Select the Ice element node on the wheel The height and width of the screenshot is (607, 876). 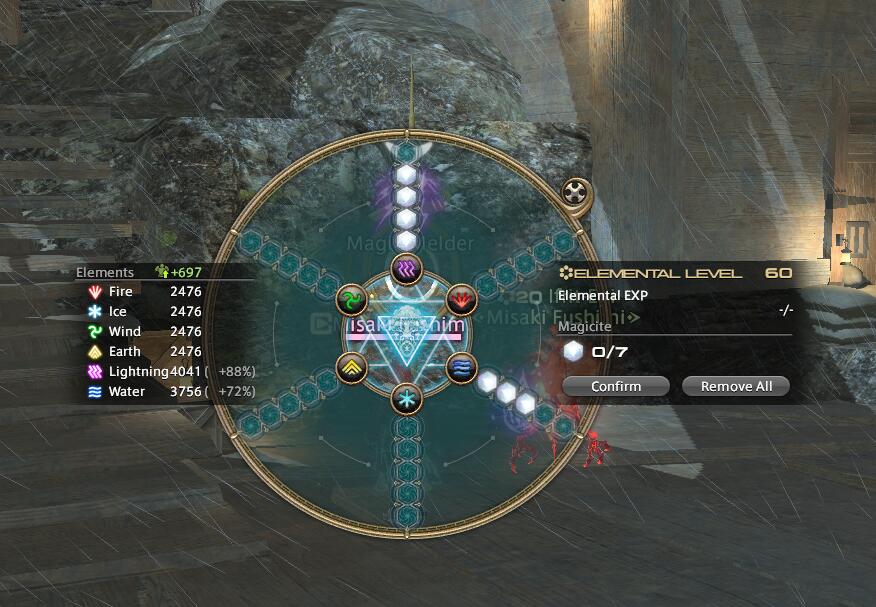pyautogui.click(x=406, y=399)
